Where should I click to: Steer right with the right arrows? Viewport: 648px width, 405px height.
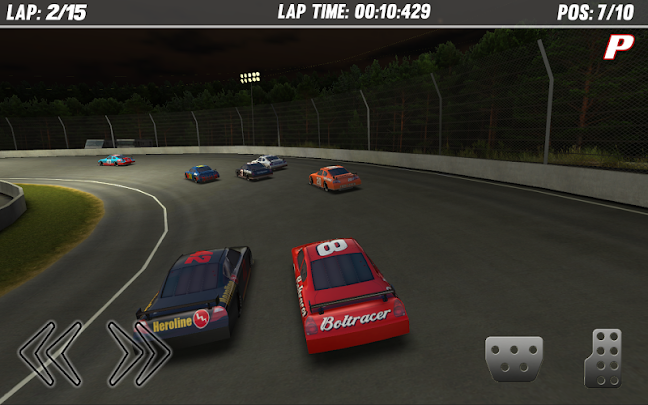tap(139, 353)
